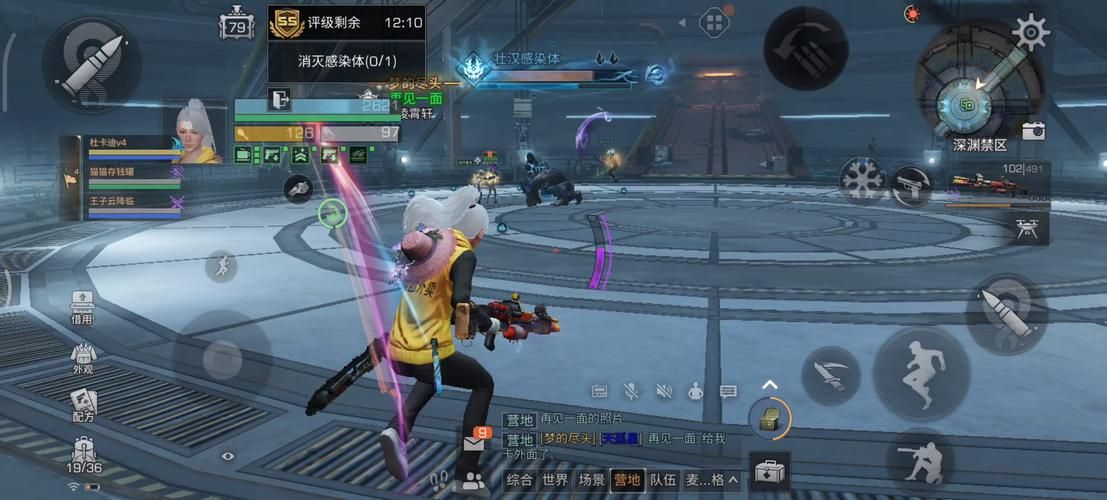Image resolution: width=1107 pixels, height=500 pixels.
Task: Switch to the 队伍 chat tab
Action: tap(663, 480)
